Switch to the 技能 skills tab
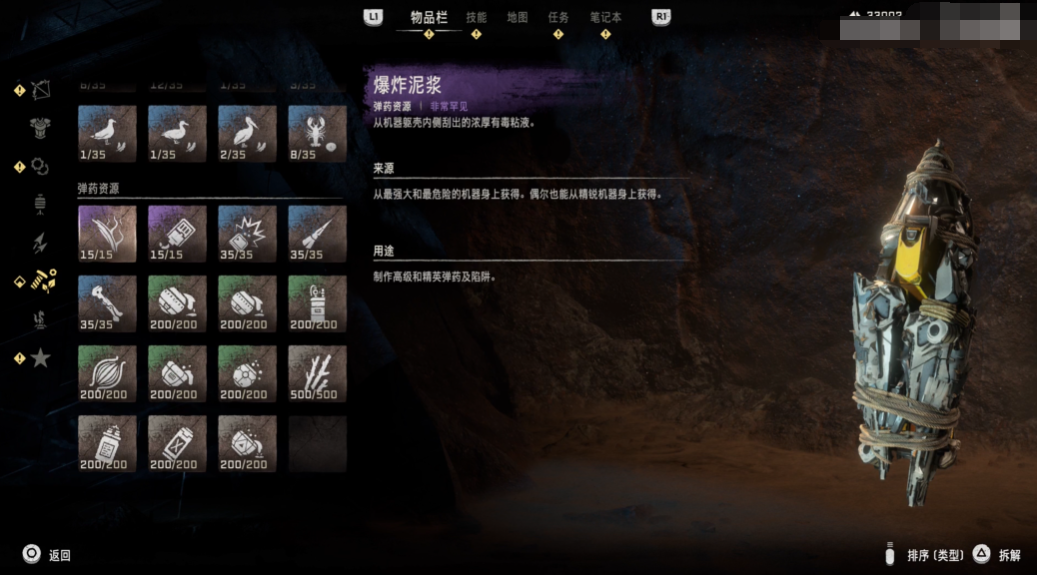Viewport: 1037px width, 575px height. pyautogui.click(x=476, y=17)
